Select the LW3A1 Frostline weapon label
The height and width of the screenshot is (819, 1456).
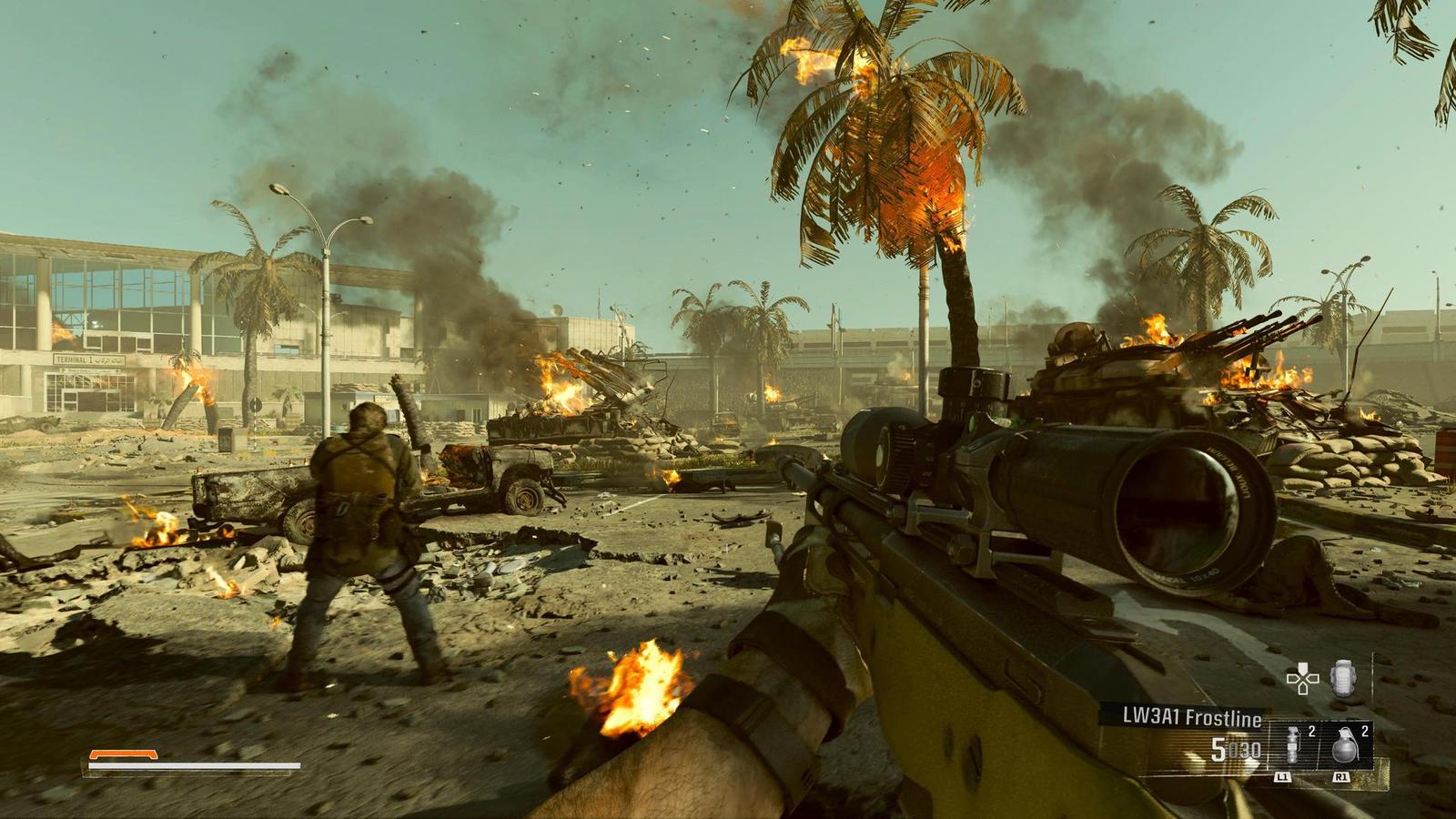click(x=1184, y=719)
